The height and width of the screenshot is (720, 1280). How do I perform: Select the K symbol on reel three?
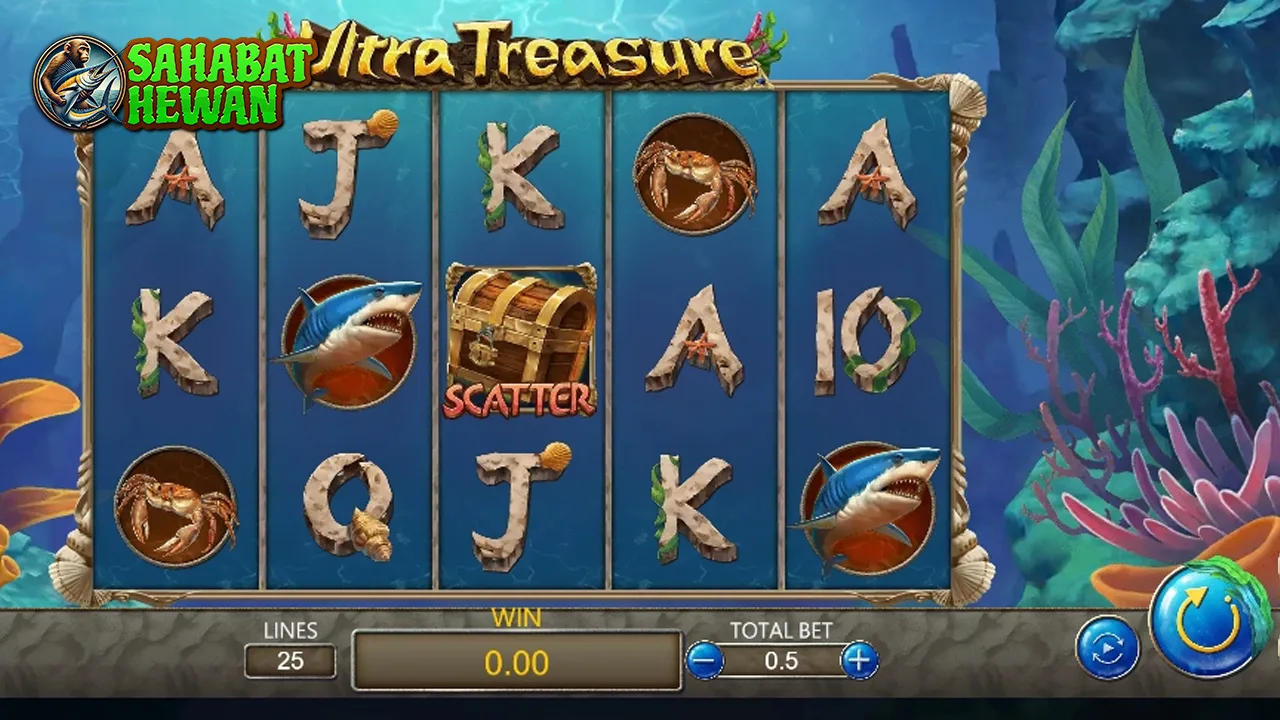520,175
